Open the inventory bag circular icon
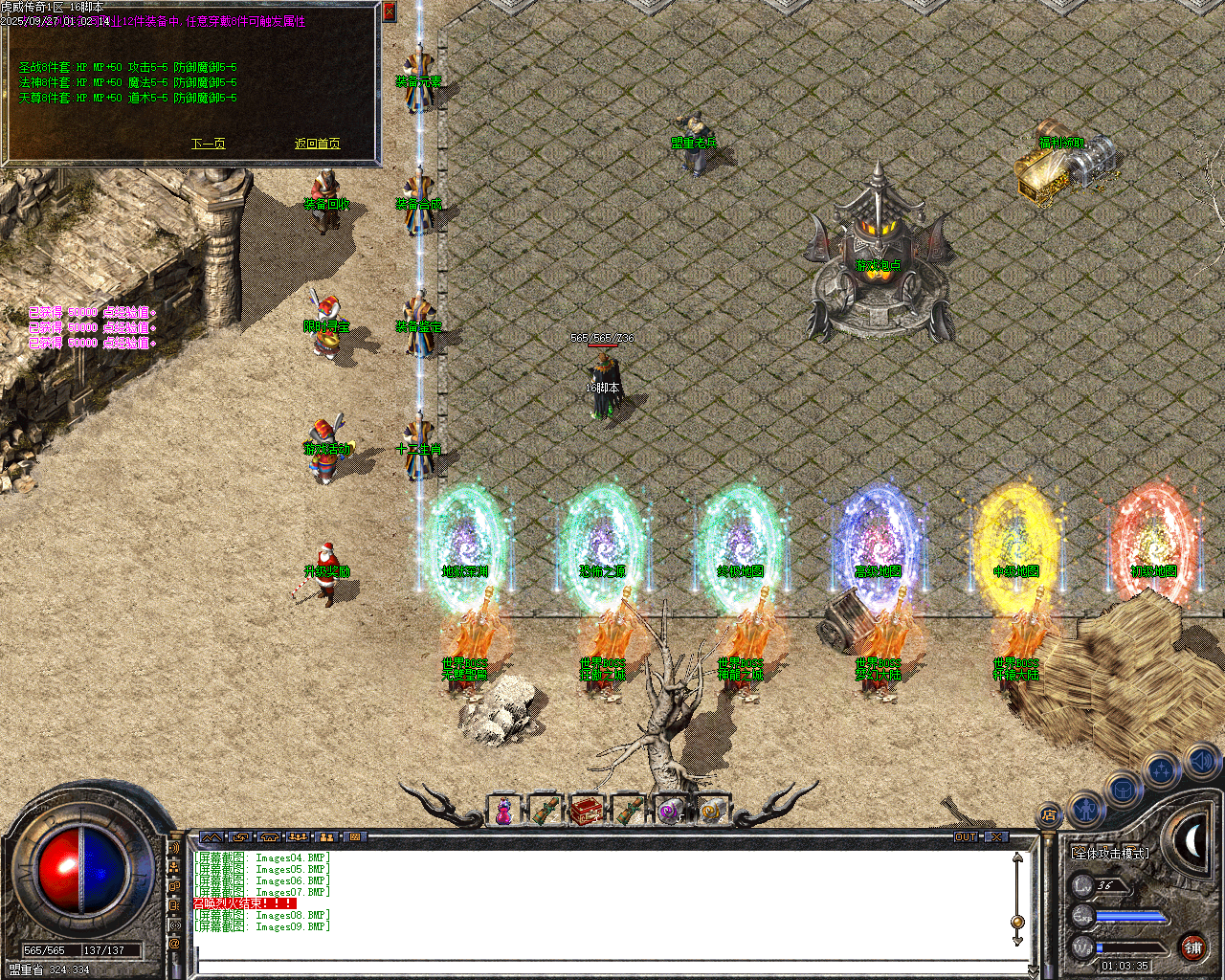This screenshot has height=980, width=1225. tap(1121, 789)
